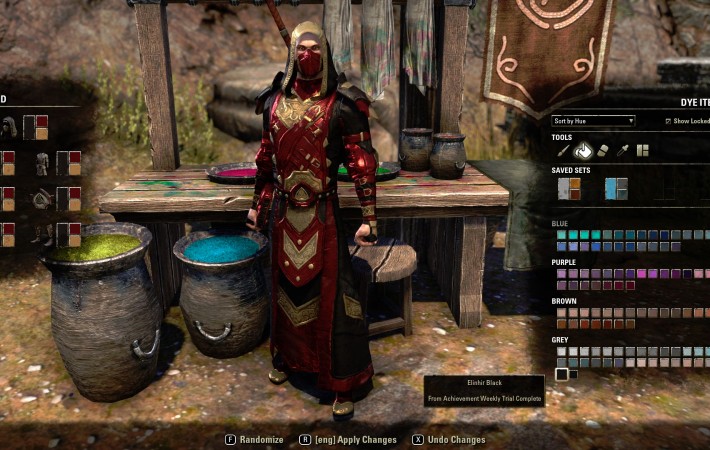Toggle the Show Locked checkbox

(x=668, y=121)
